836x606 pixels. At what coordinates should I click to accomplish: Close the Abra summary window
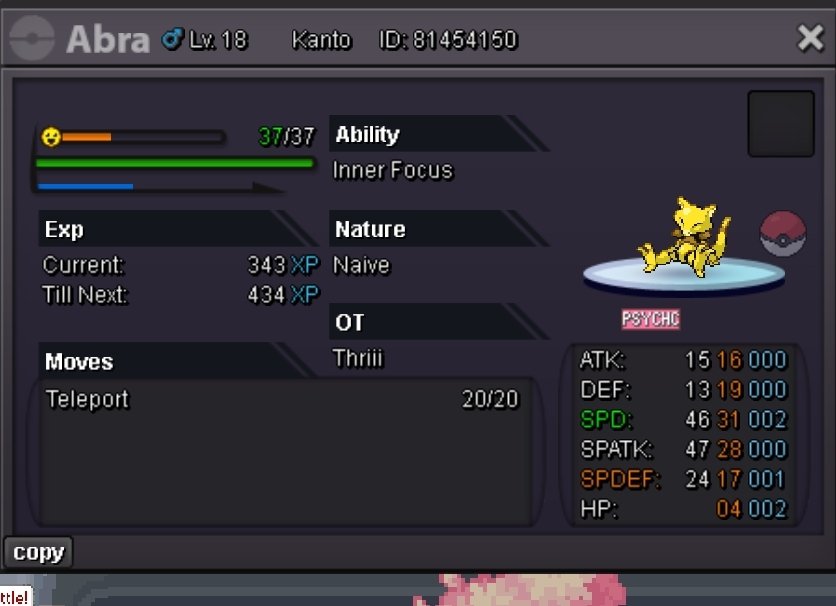click(809, 39)
